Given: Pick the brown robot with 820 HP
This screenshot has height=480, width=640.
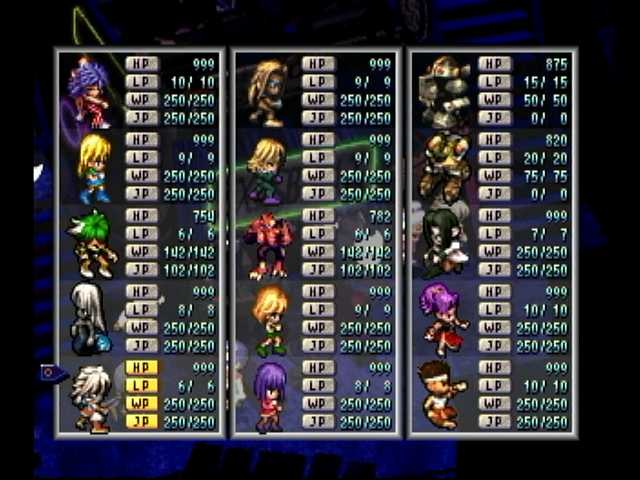Looking at the screenshot, I should point(444,168).
